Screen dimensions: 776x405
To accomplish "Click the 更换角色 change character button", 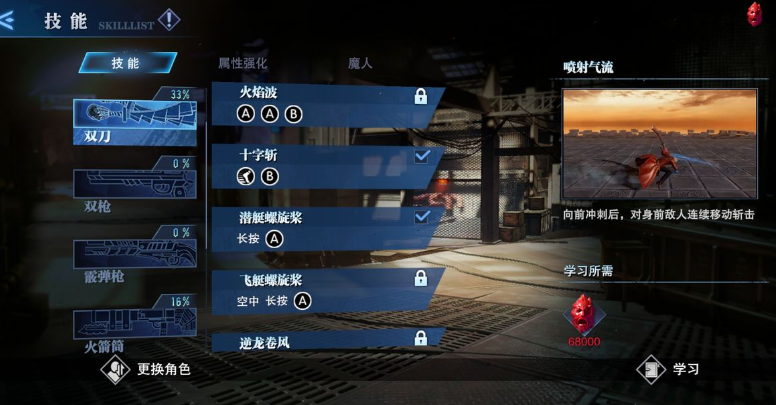I will [x=150, y=369].
